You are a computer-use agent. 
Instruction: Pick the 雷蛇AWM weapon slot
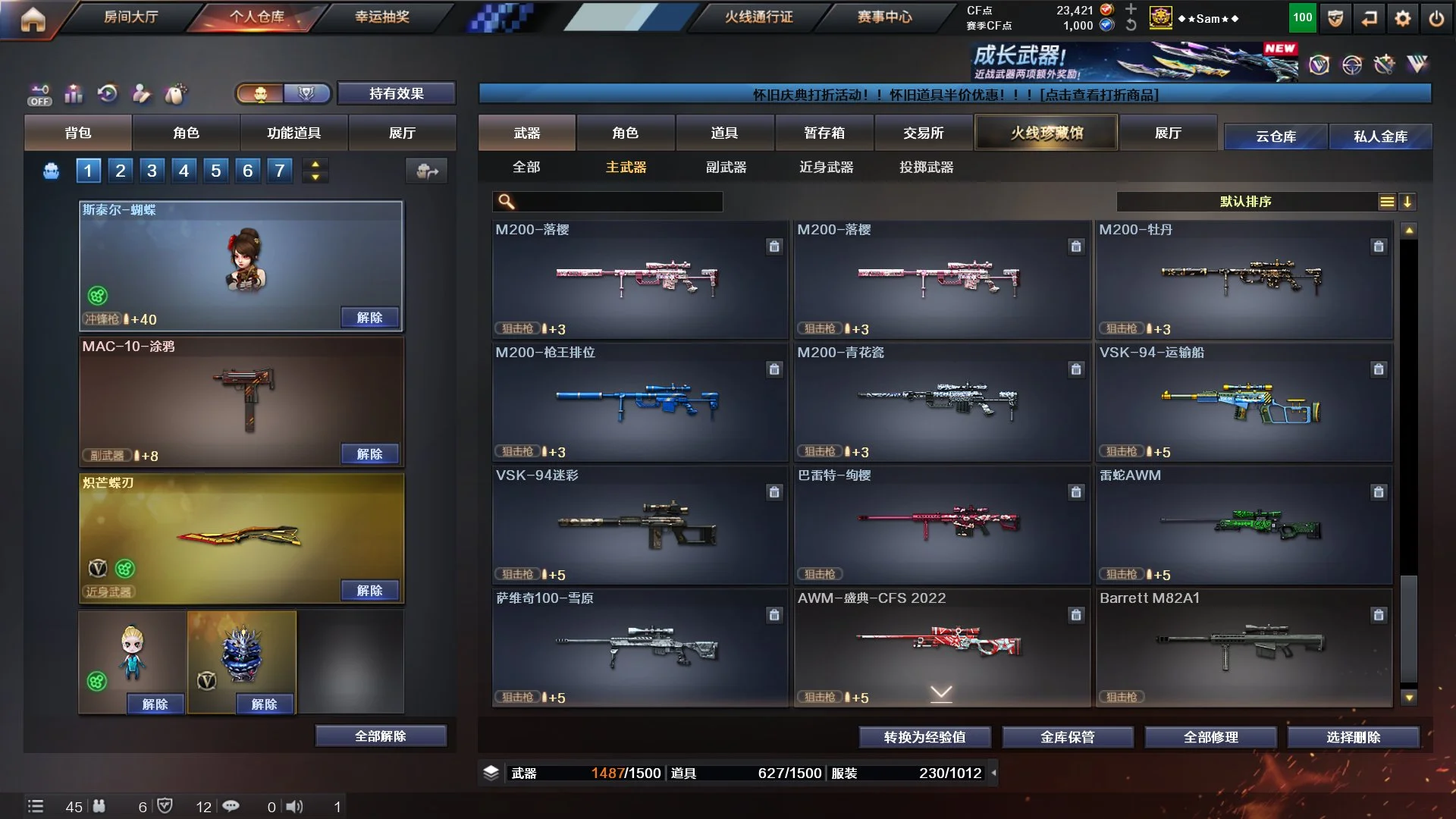[x=1244, y=525]
